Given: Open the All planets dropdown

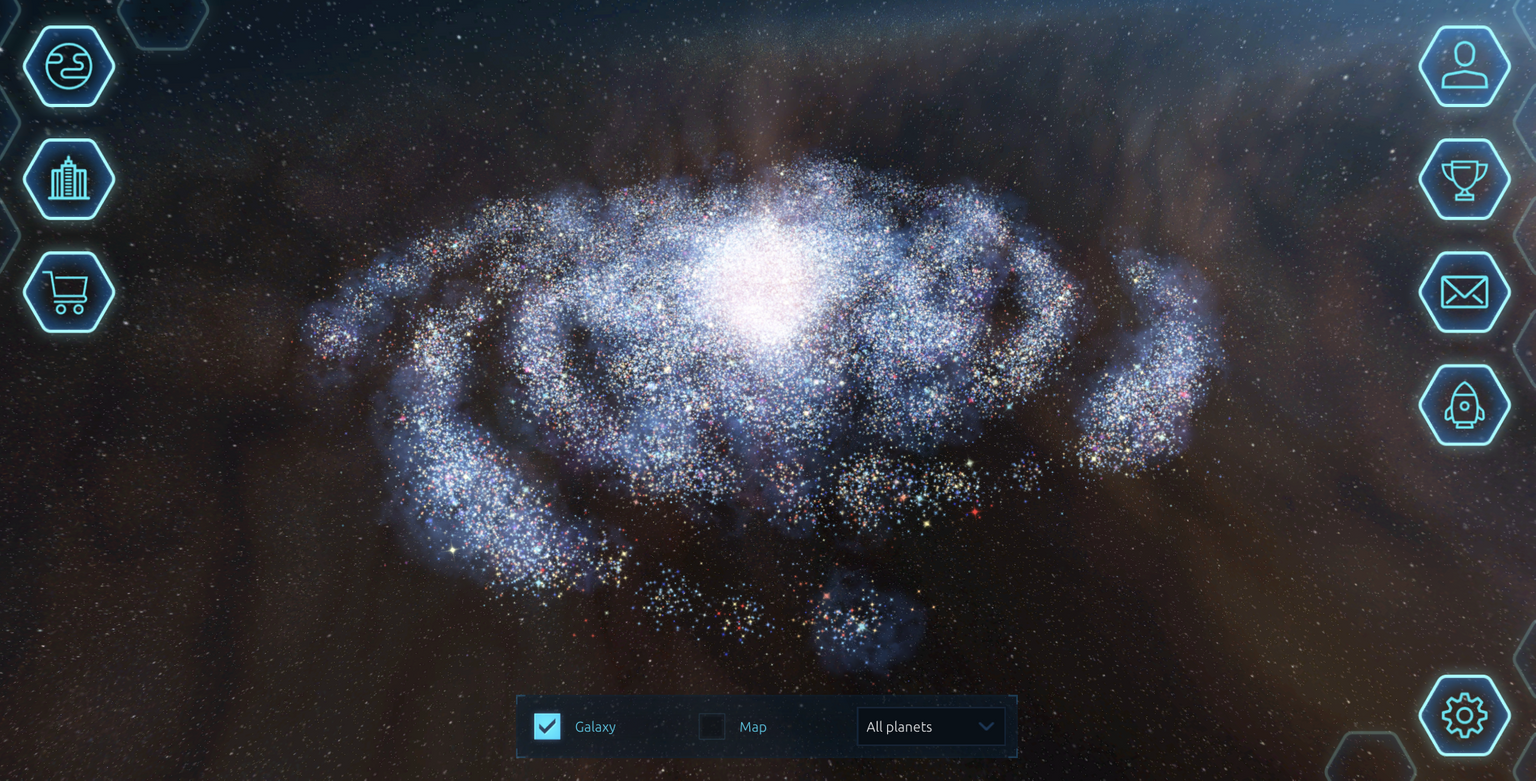Looking at the screenshot, I should click(930, 727).
